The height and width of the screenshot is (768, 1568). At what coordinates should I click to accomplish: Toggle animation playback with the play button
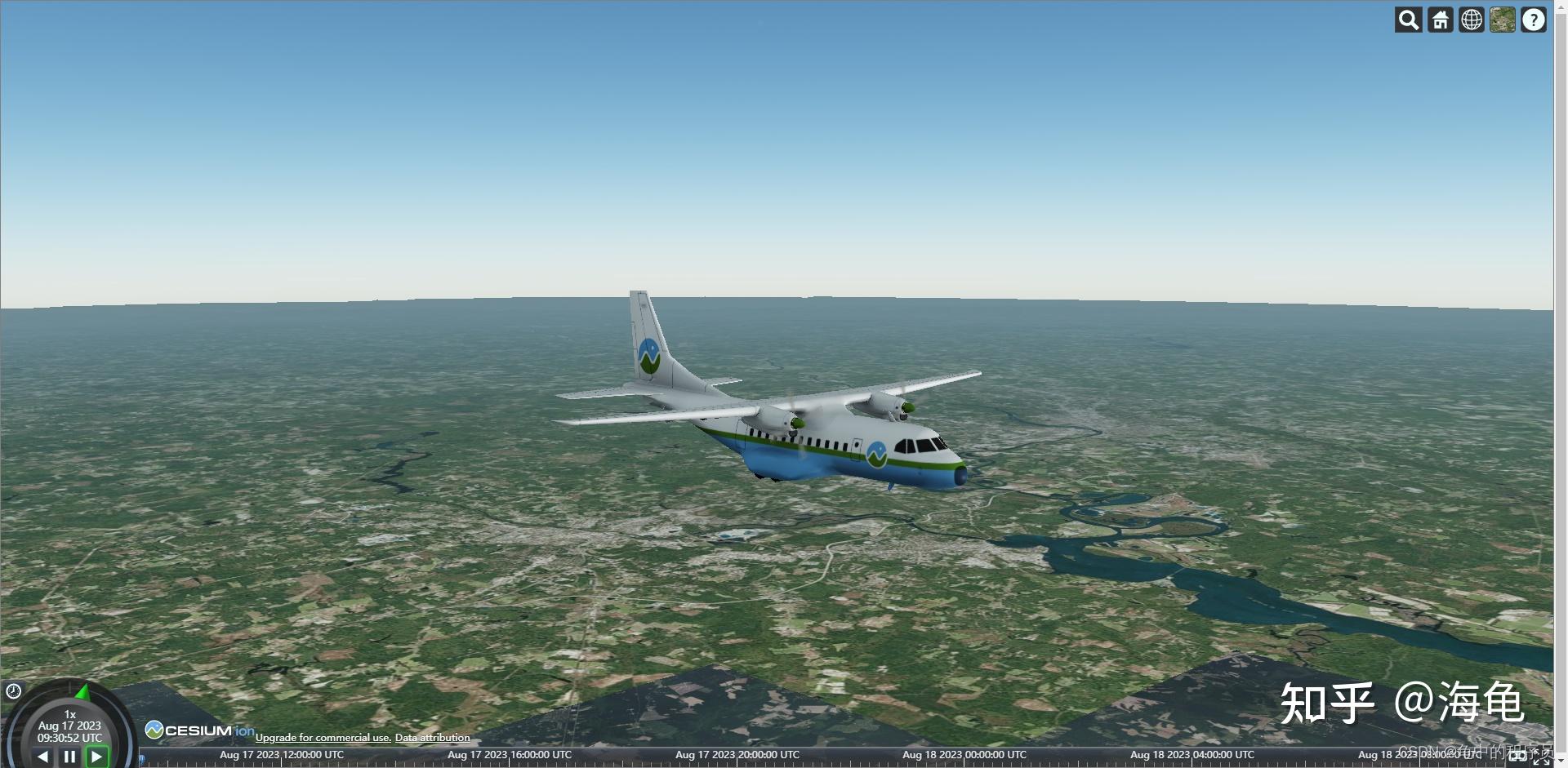97,757
